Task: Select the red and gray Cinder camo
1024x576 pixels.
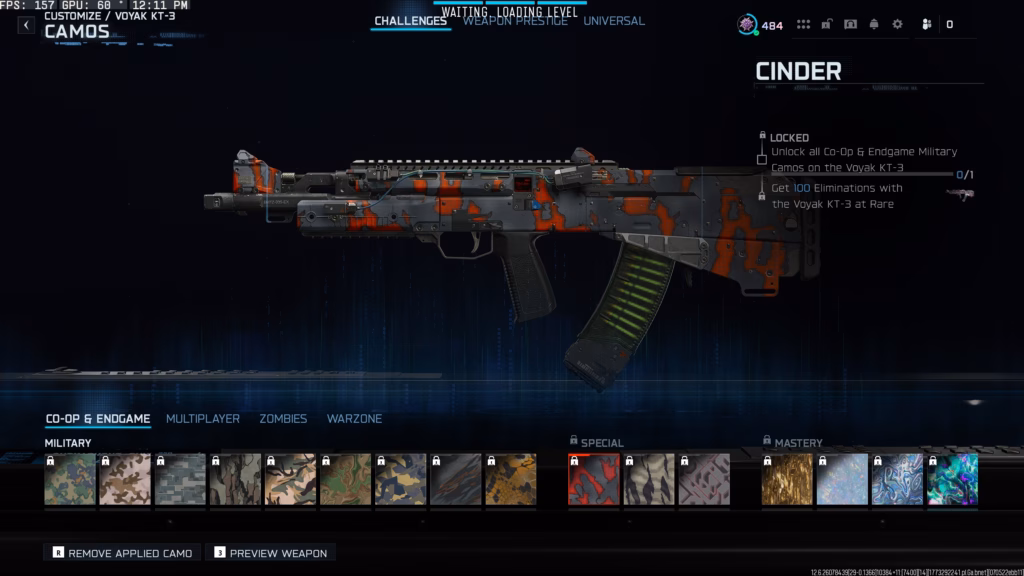Action: click(594, 479)
